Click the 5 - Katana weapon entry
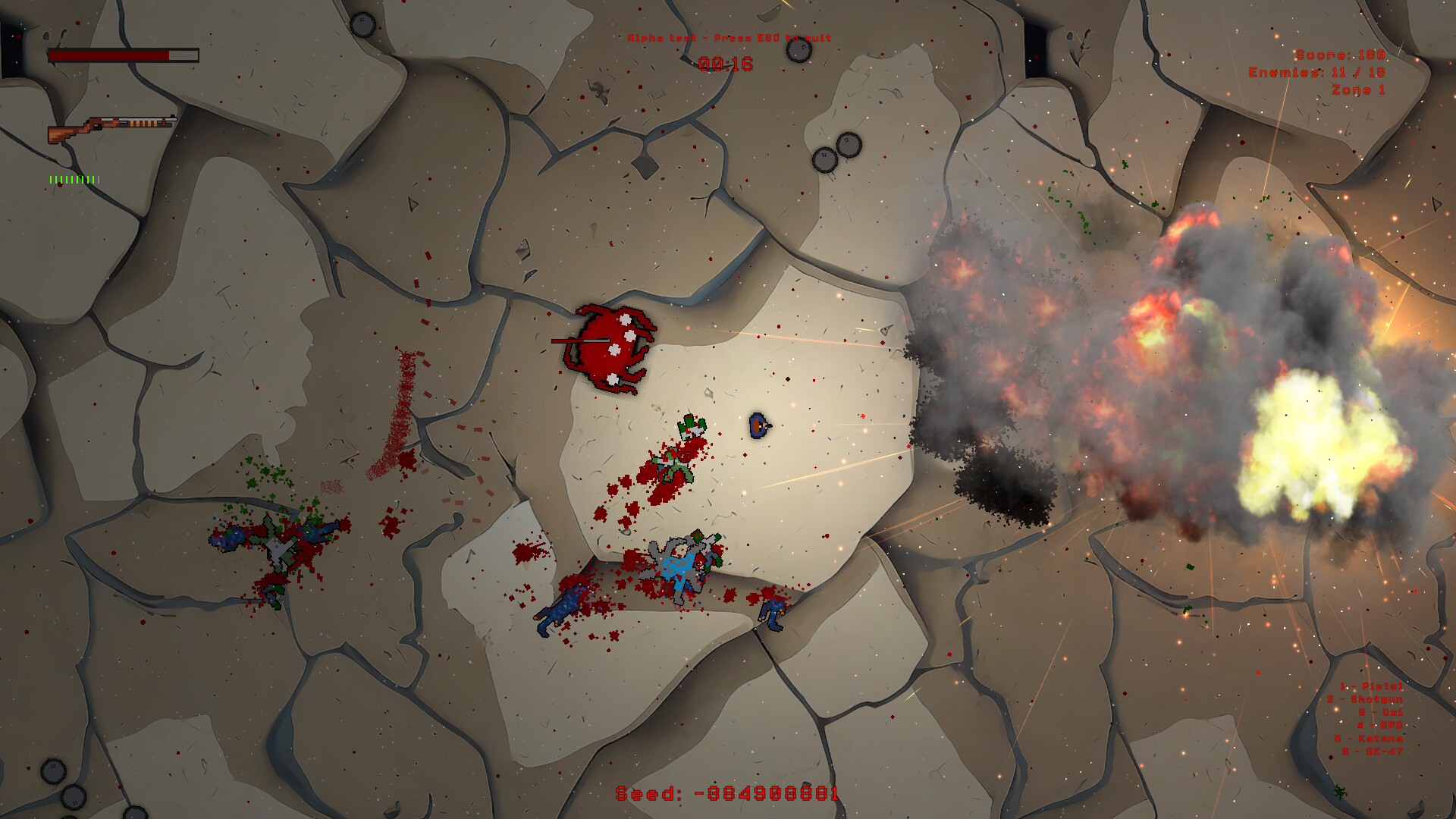Viewport: 1456px width, 819px height. coord(1369,739)
